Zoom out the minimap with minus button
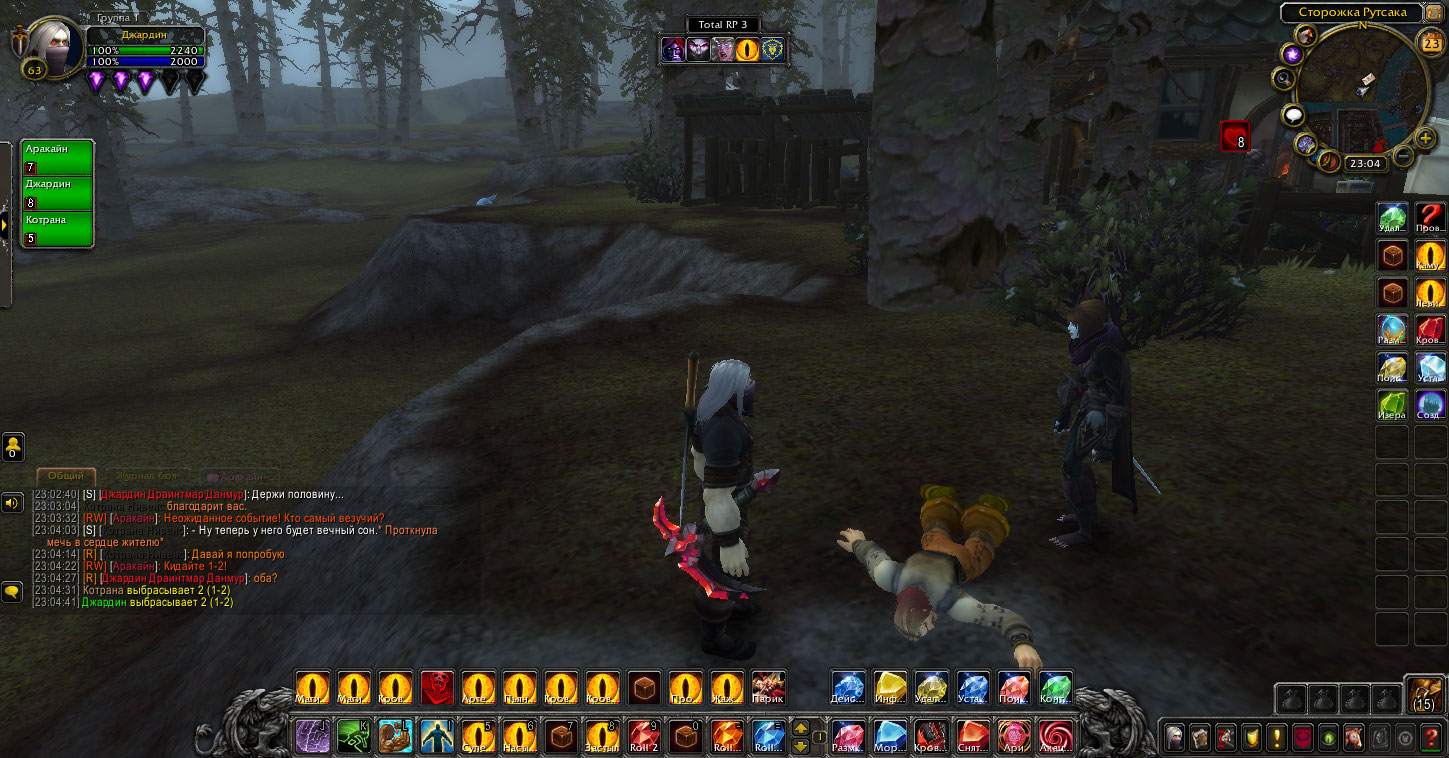 coord(1404,156)
